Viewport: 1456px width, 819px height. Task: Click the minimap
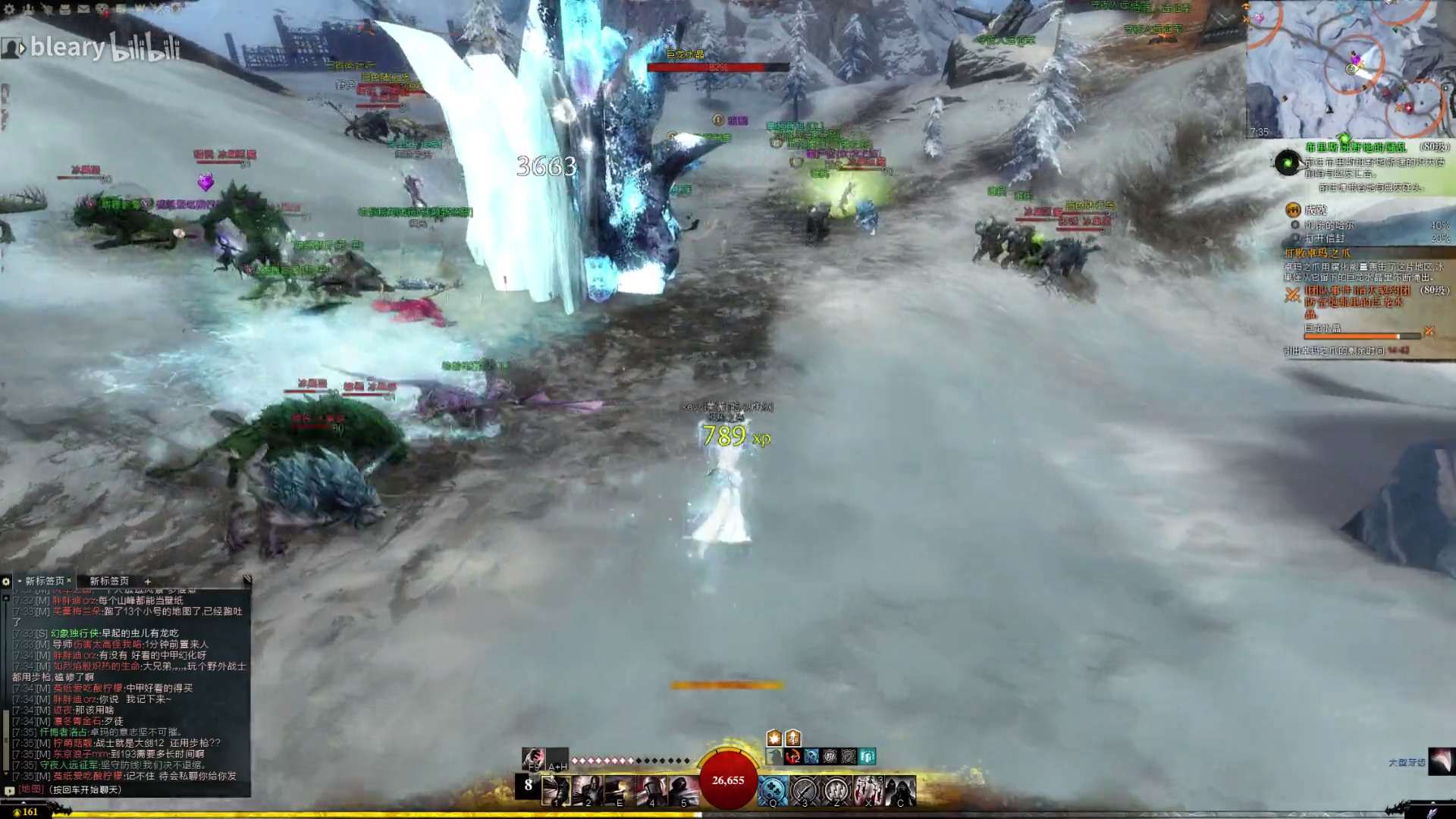pyautogui.click(x=1350, y=70)
